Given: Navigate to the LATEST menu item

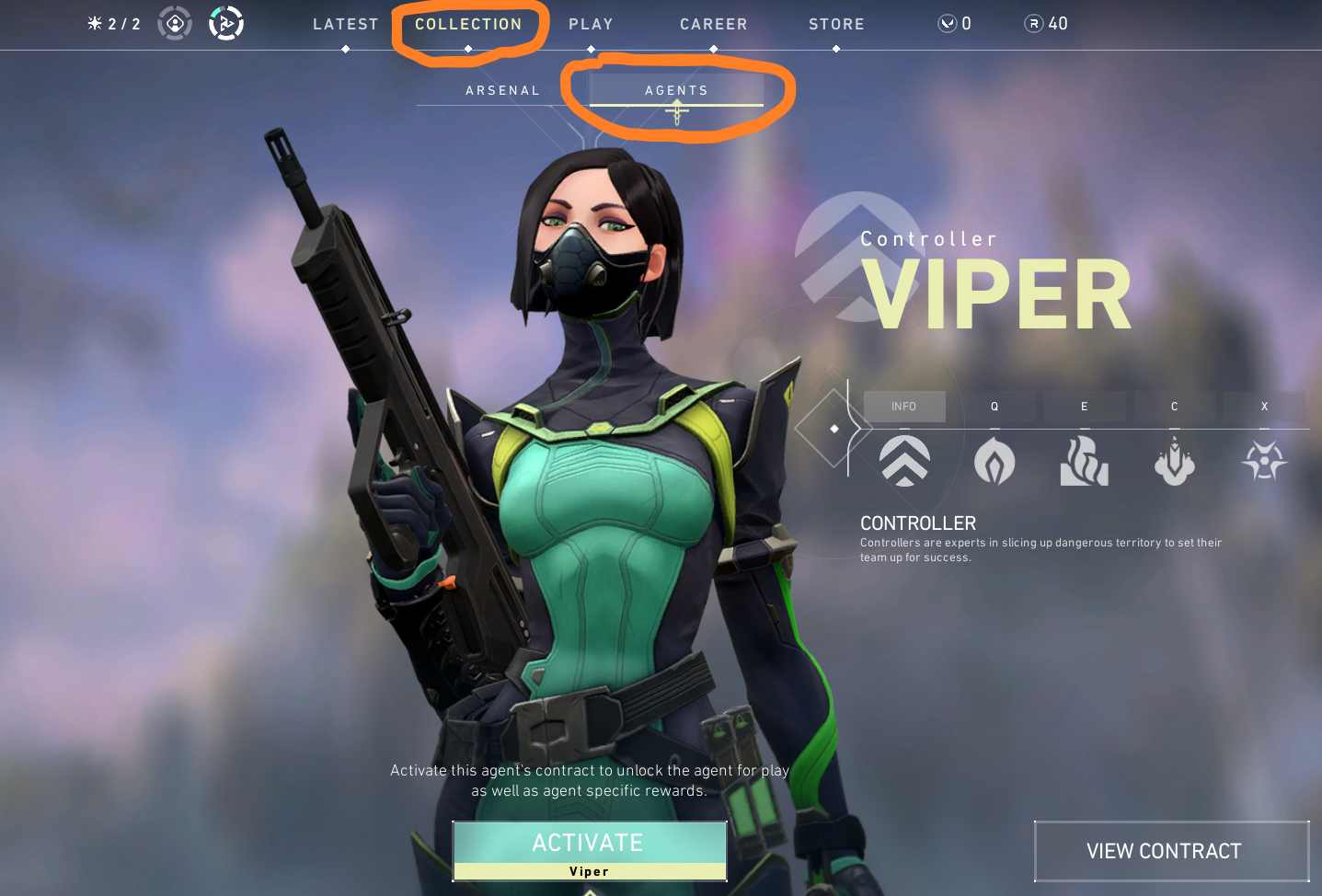Looking at the screenshot, I should (346, 24).
